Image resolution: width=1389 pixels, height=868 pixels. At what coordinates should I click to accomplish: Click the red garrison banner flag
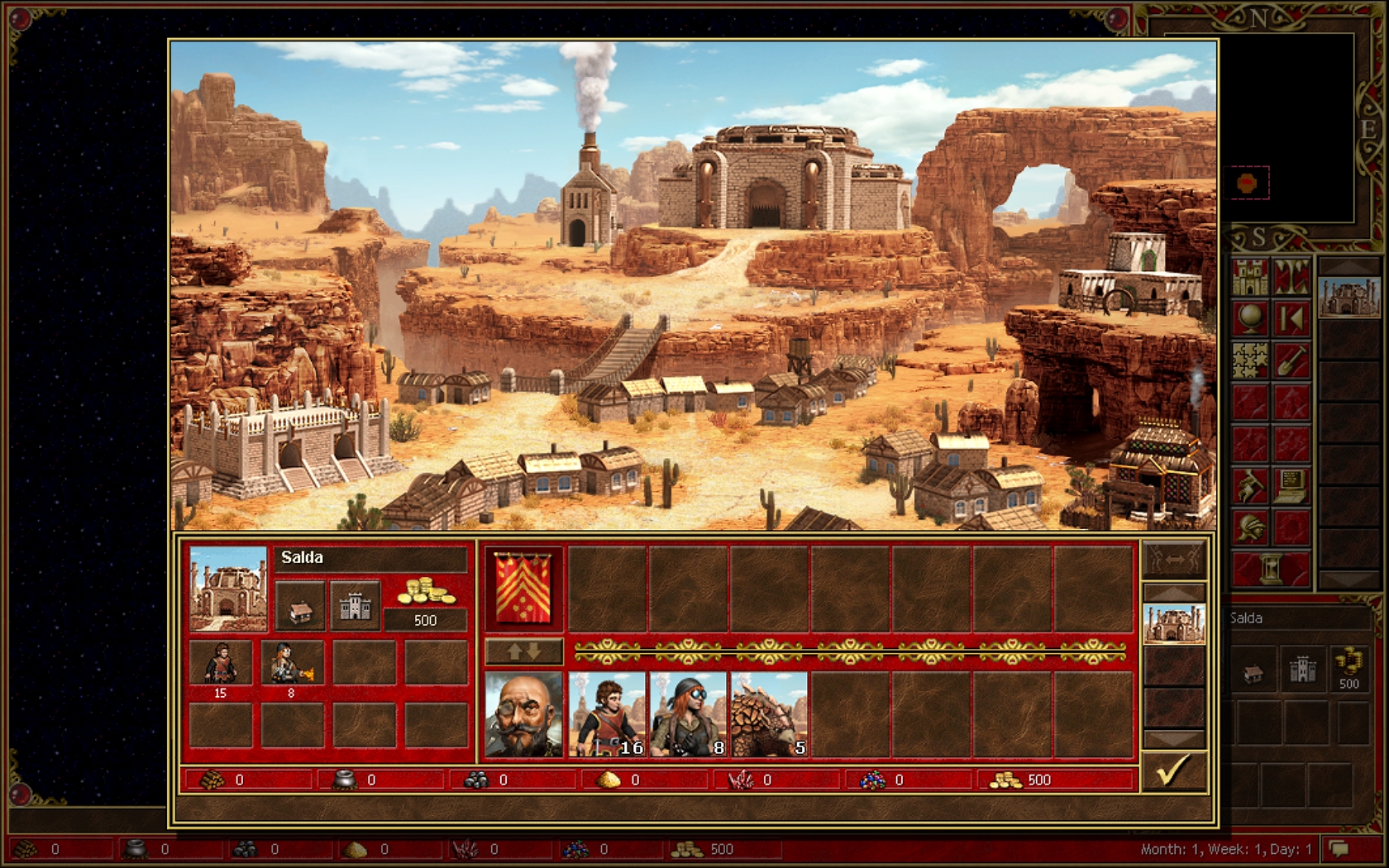click(523, 589)
